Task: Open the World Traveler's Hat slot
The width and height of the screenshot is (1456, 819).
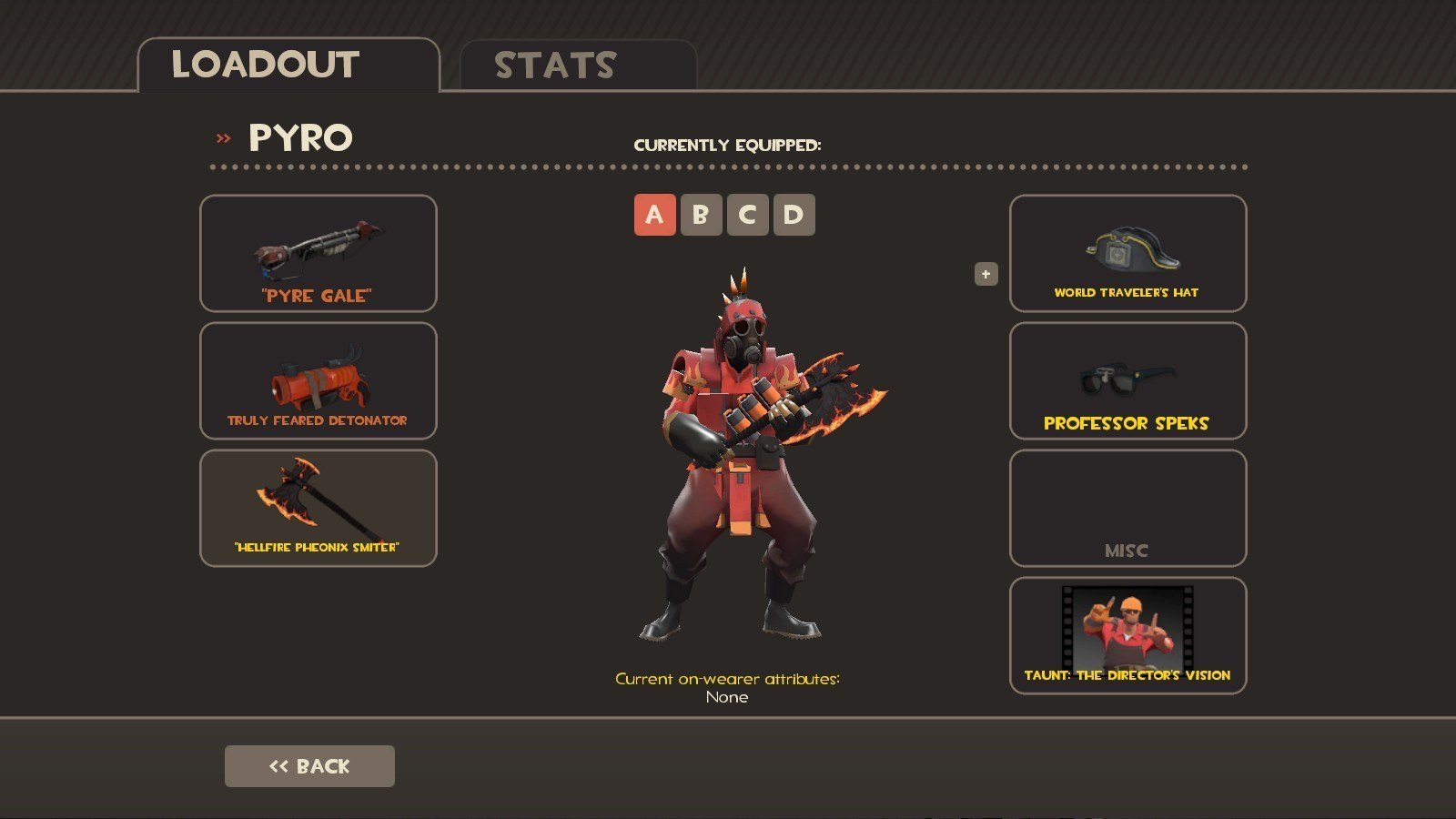Action: pyautogui.click(x=1127, y=253)
